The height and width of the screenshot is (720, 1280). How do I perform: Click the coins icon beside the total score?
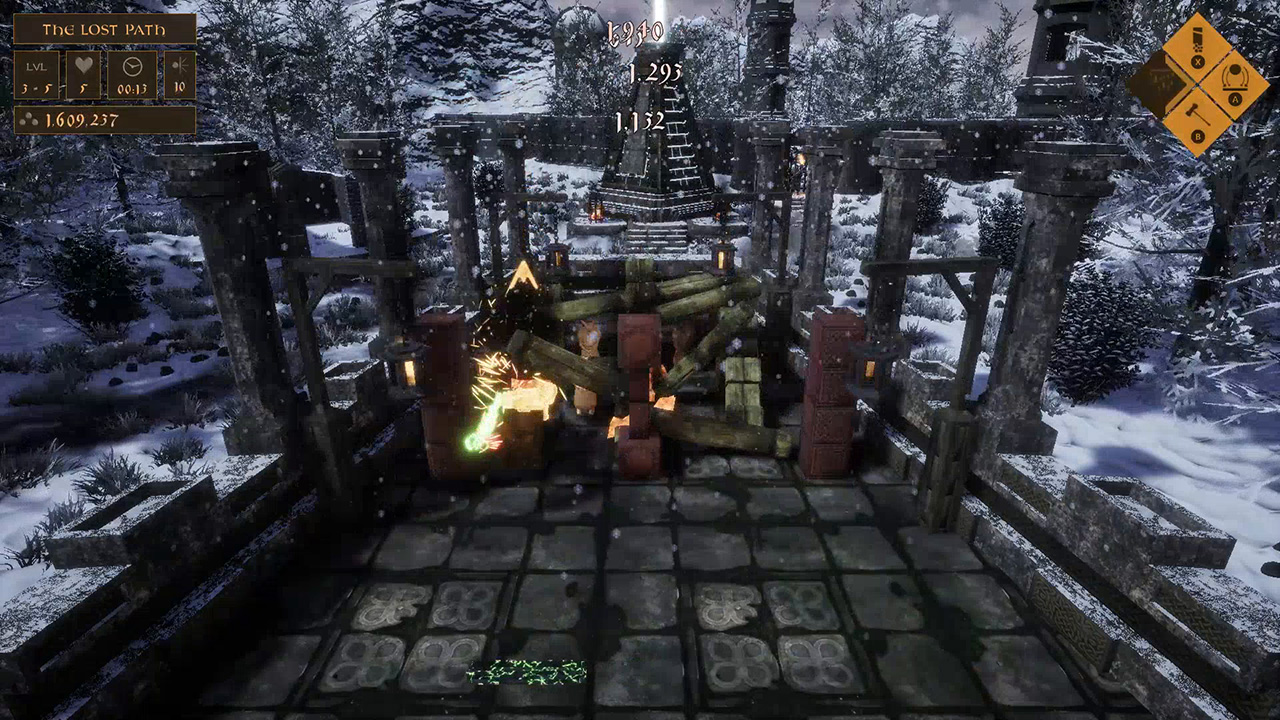(x=29, y=118)
